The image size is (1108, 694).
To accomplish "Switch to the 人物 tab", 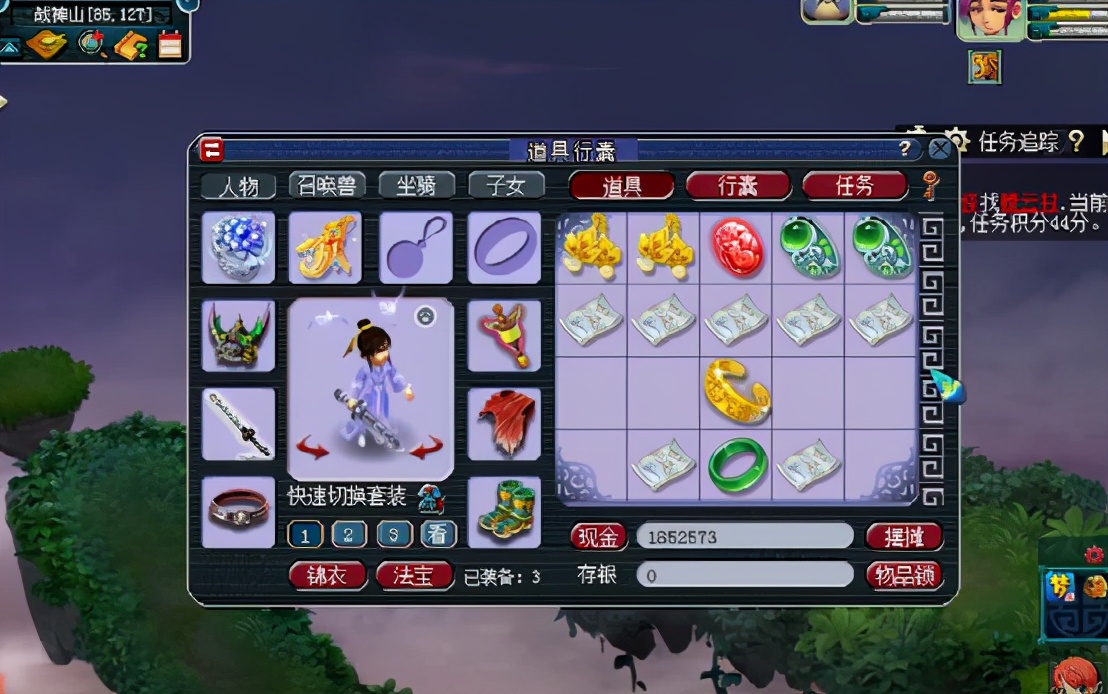I will pos(238,186).
